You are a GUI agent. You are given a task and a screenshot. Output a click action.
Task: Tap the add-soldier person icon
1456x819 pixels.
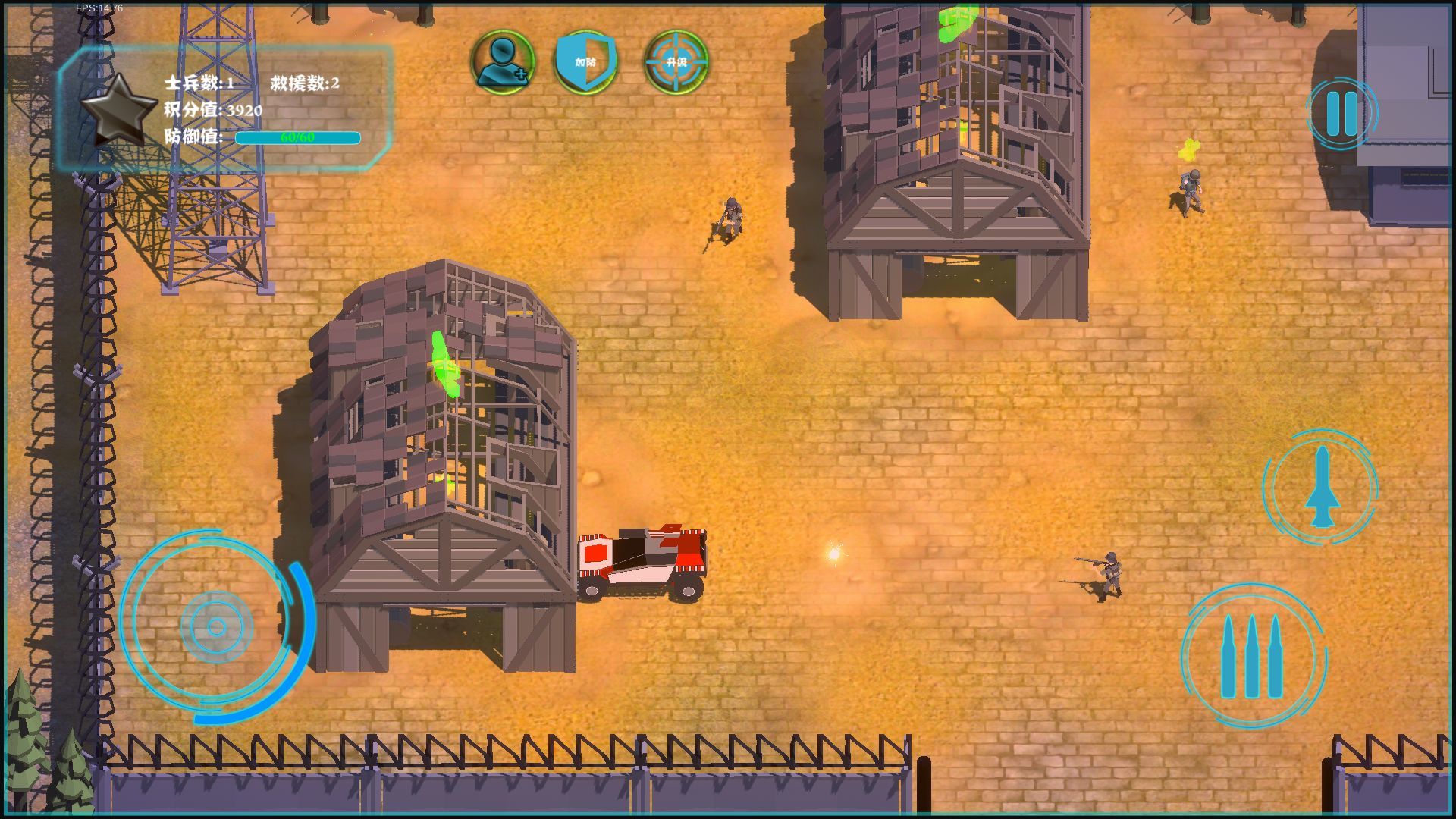click(x=503, y=61)
